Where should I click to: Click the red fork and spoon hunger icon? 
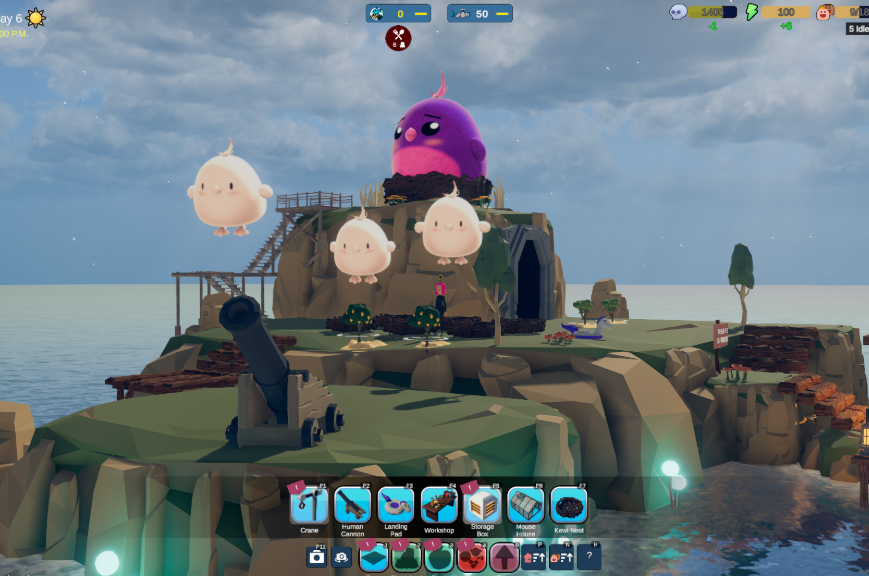click(398, 38)
